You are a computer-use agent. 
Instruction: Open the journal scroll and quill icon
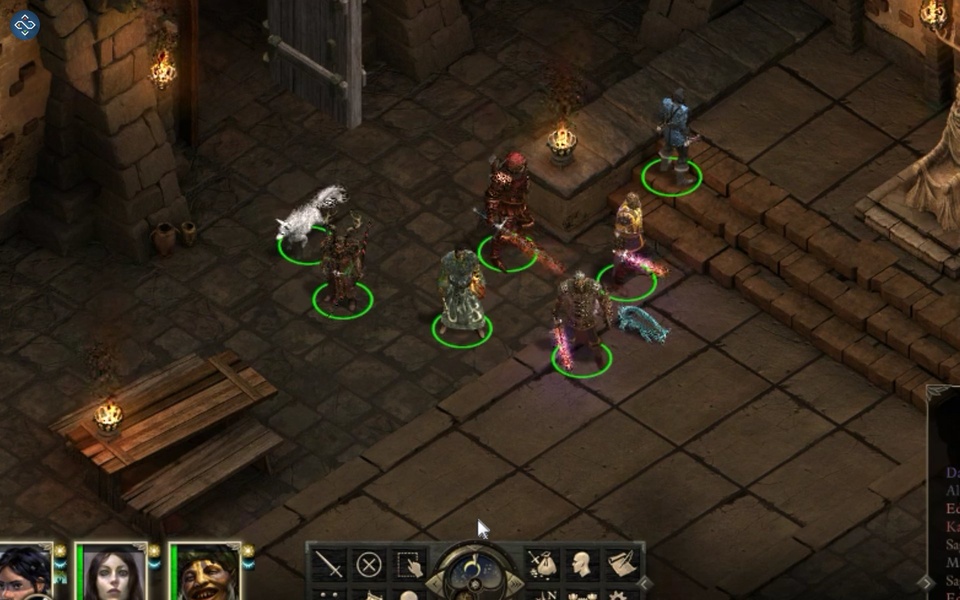[x=622, y=565]
